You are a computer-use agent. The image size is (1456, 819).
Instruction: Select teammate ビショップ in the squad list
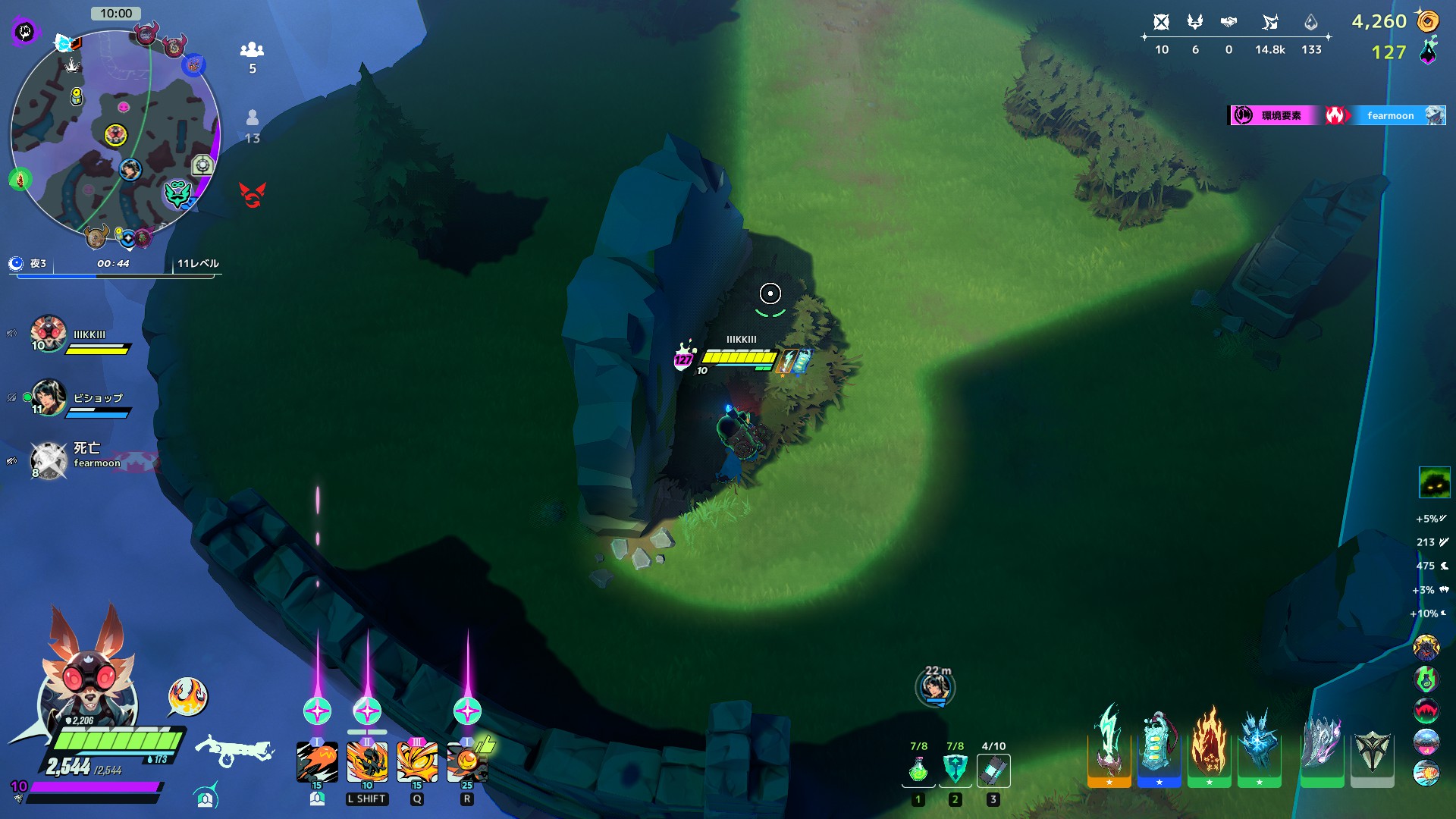(49, 398)
